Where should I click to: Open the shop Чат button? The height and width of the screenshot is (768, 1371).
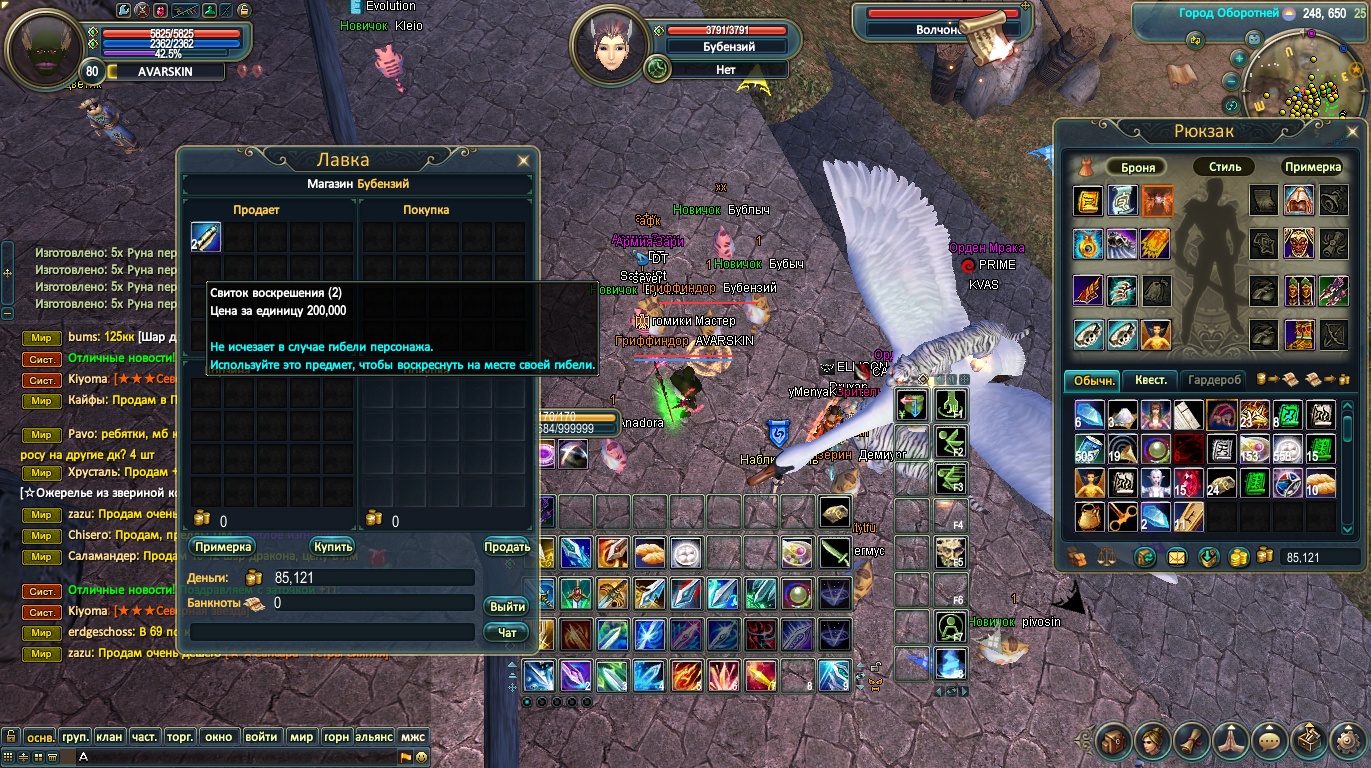(507, 632)
